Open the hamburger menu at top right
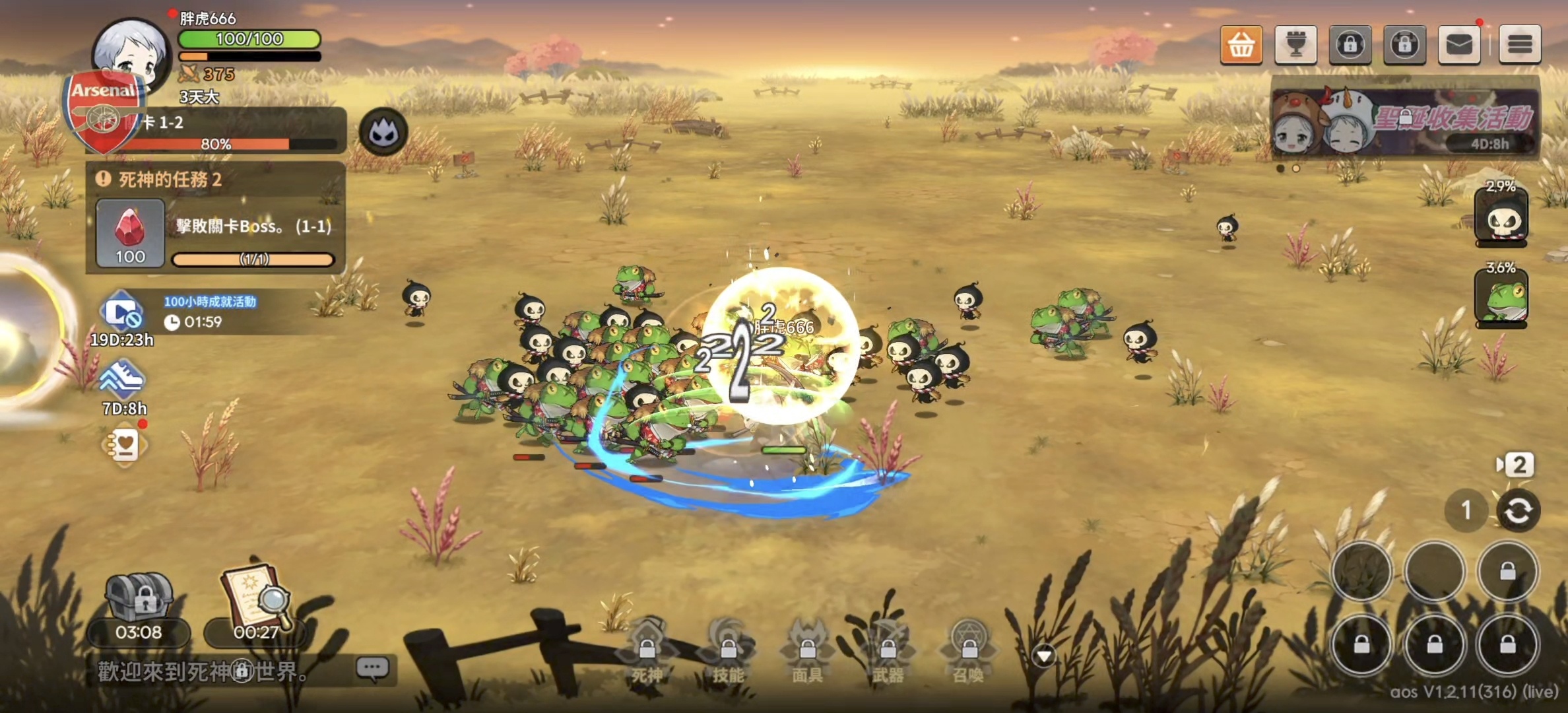The height and width of the screenshot is (713, 1568). pos(1520,44)
